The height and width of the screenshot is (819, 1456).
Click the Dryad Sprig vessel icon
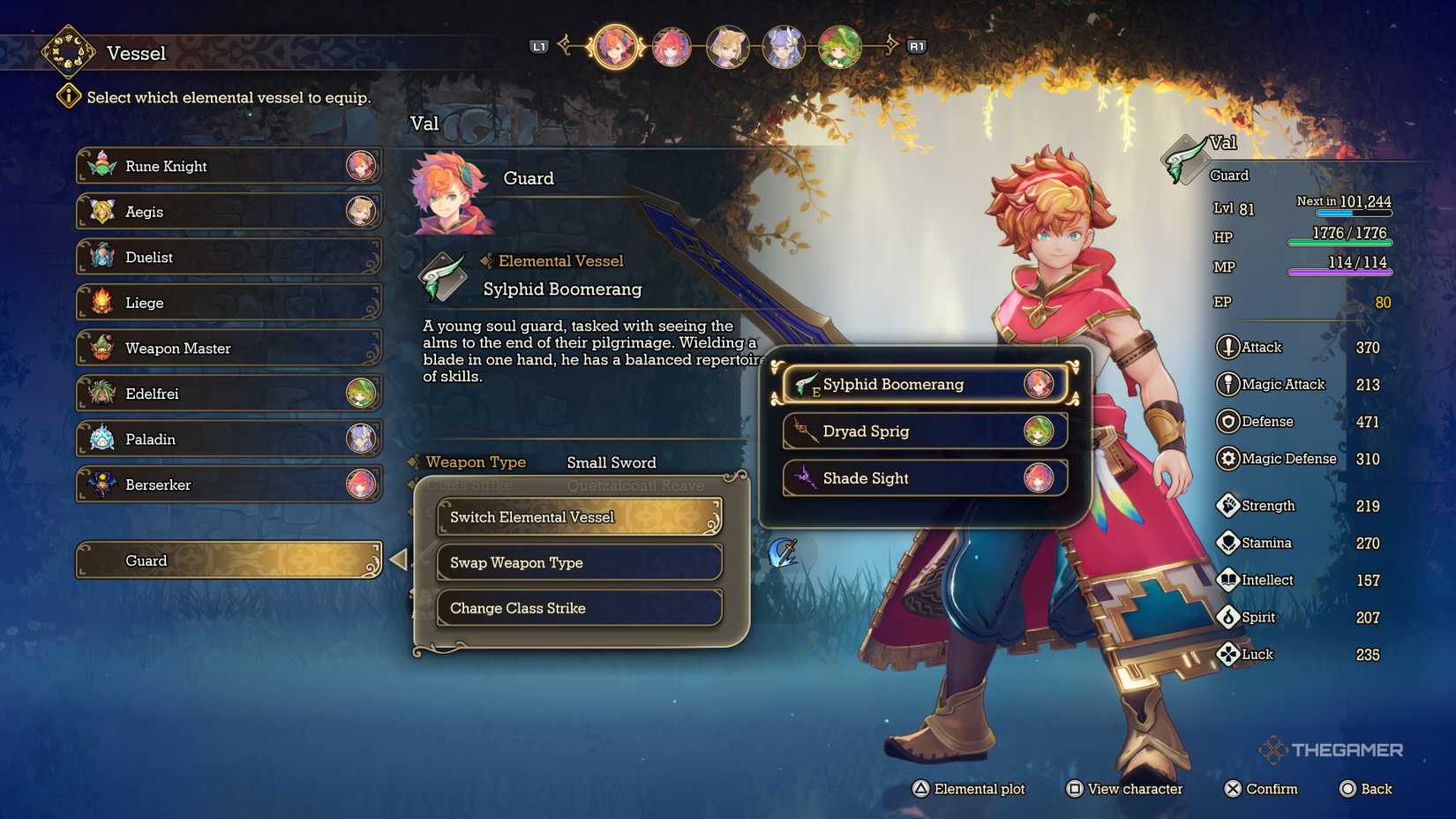(806, 431)
